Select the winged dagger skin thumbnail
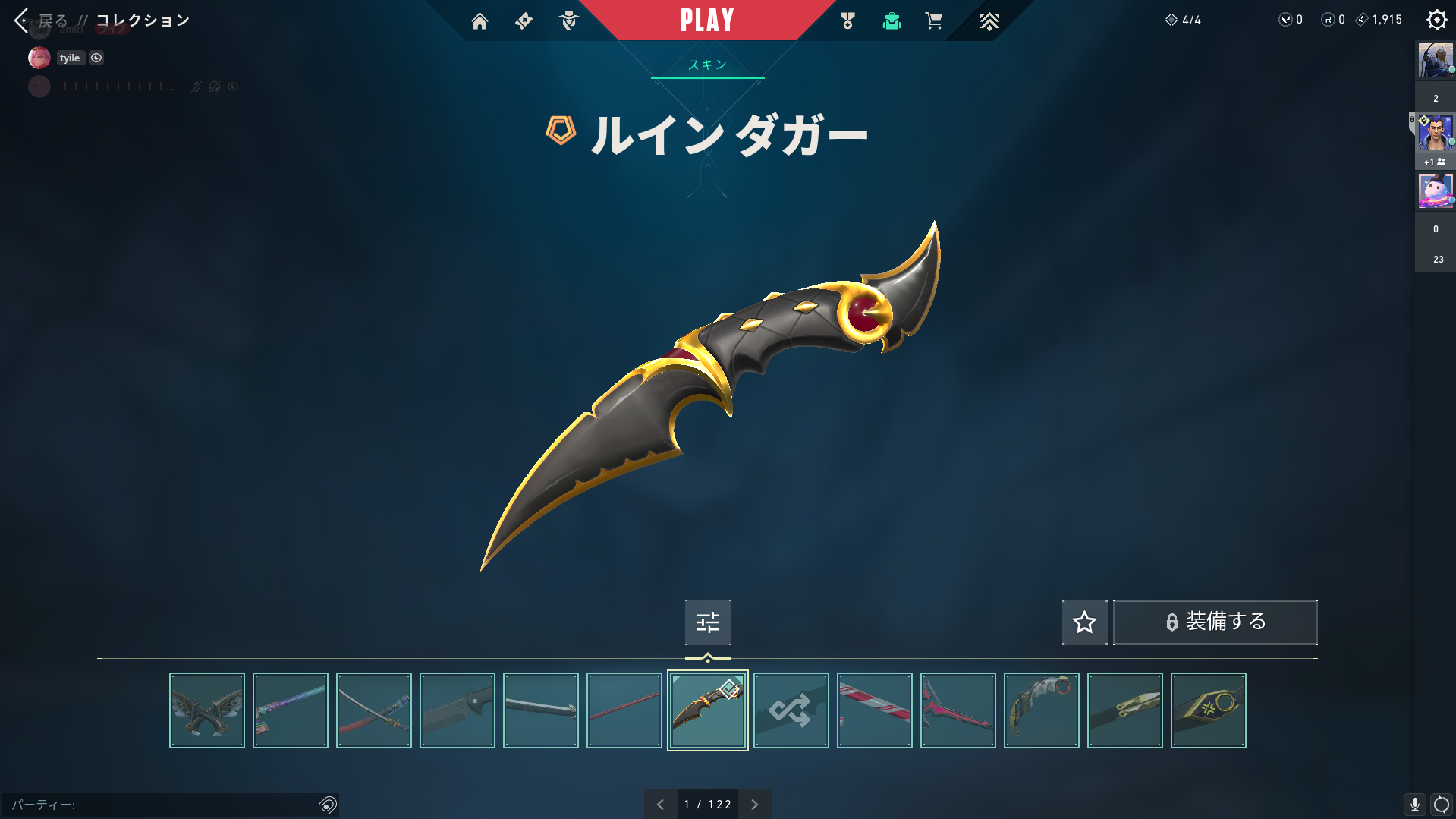Screen dimensions: 1456x819 pos(207,710)
